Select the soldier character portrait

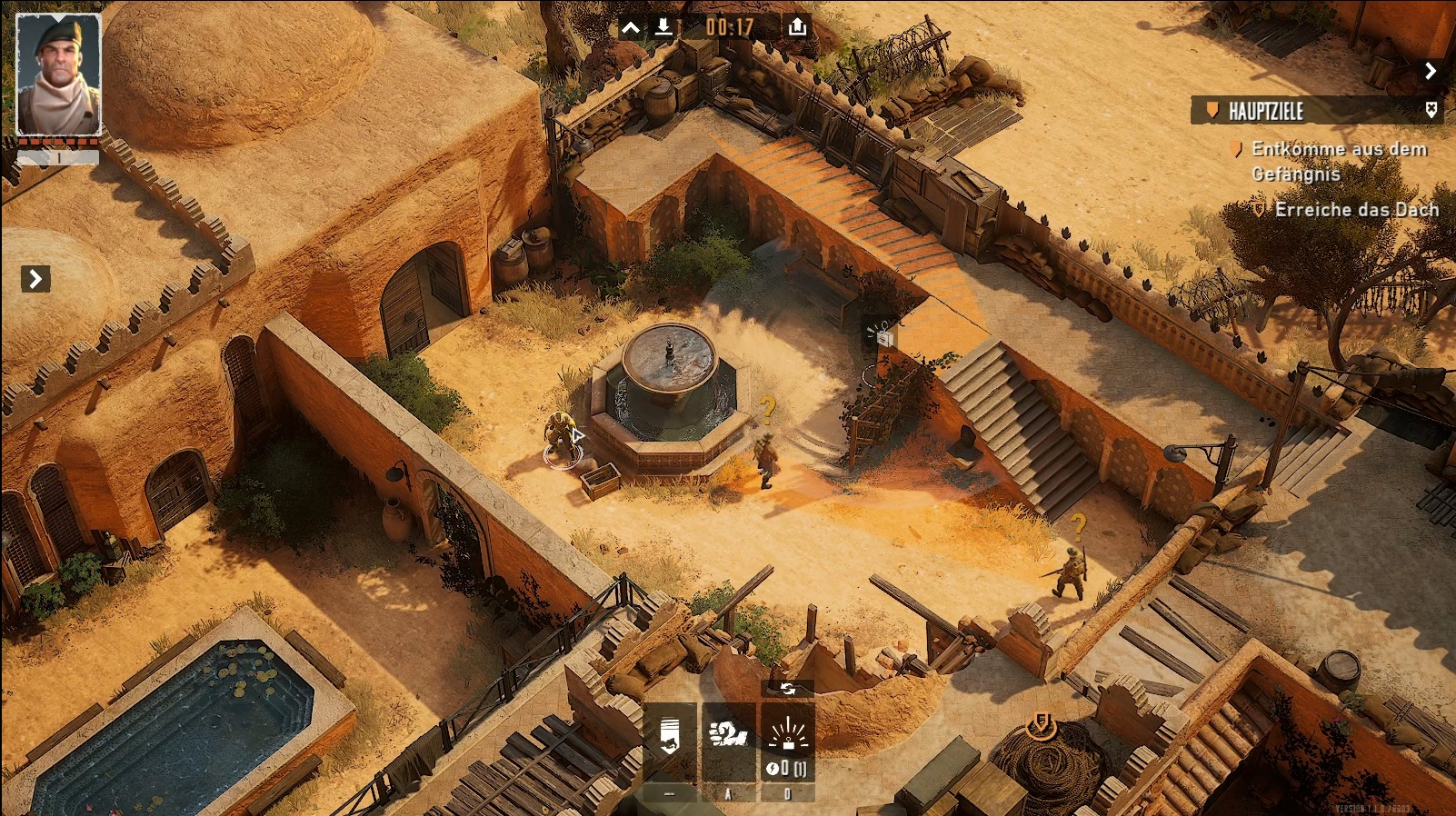click(x=59, y=75)
